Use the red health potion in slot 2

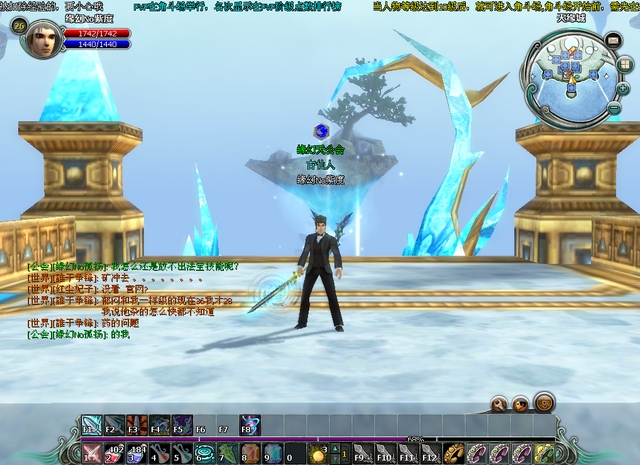point(113,454)
